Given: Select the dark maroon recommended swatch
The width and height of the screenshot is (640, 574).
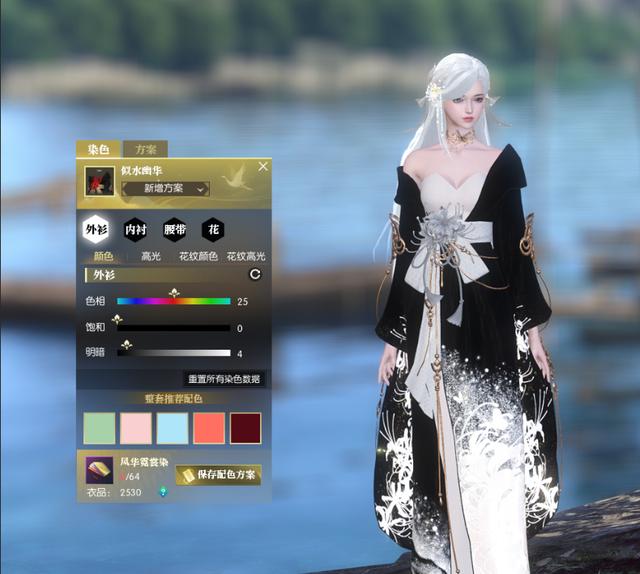Looking at the screenshot, I should coord(245,428).
